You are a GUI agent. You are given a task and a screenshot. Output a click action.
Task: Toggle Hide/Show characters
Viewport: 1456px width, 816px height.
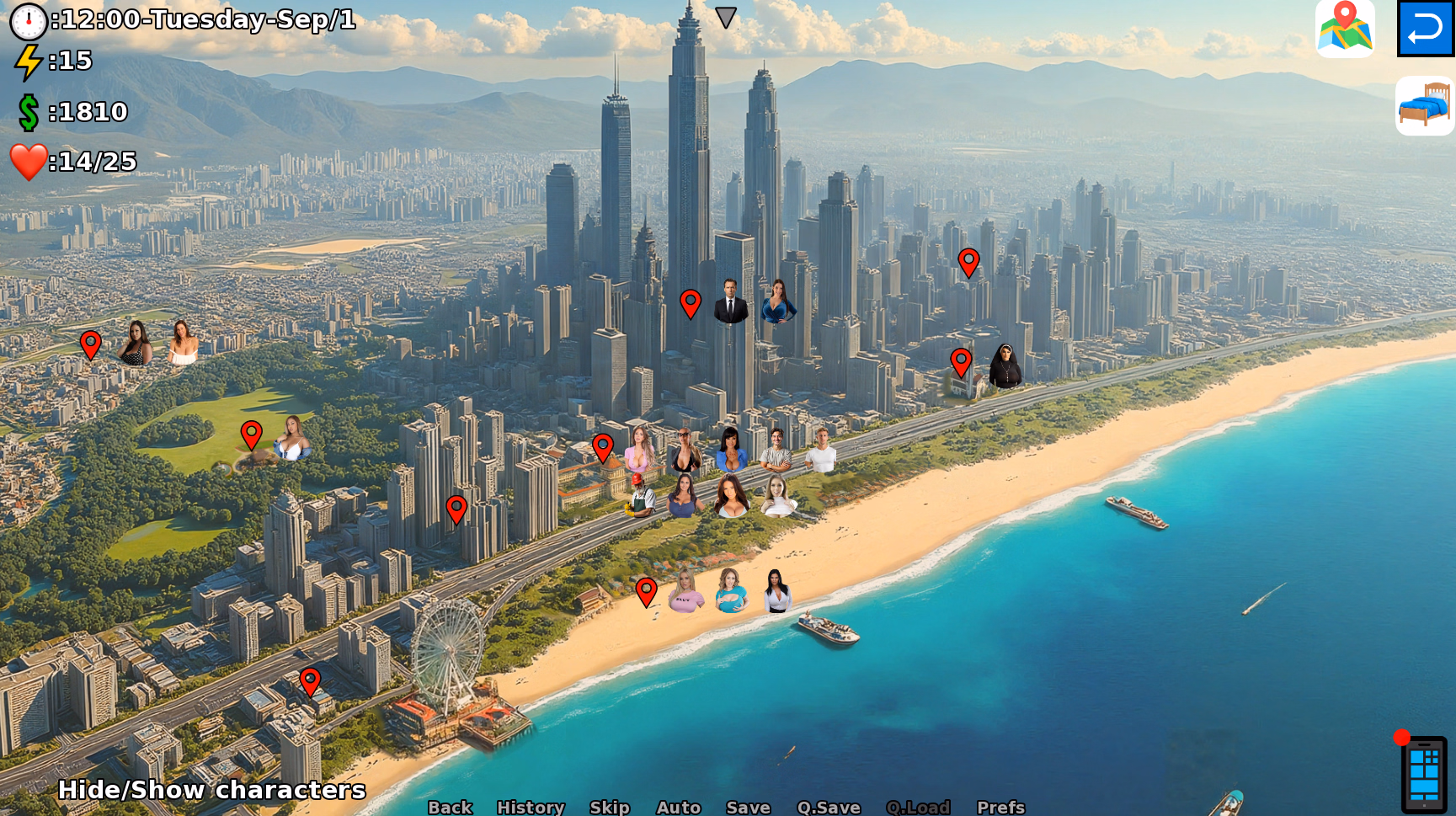213,790
